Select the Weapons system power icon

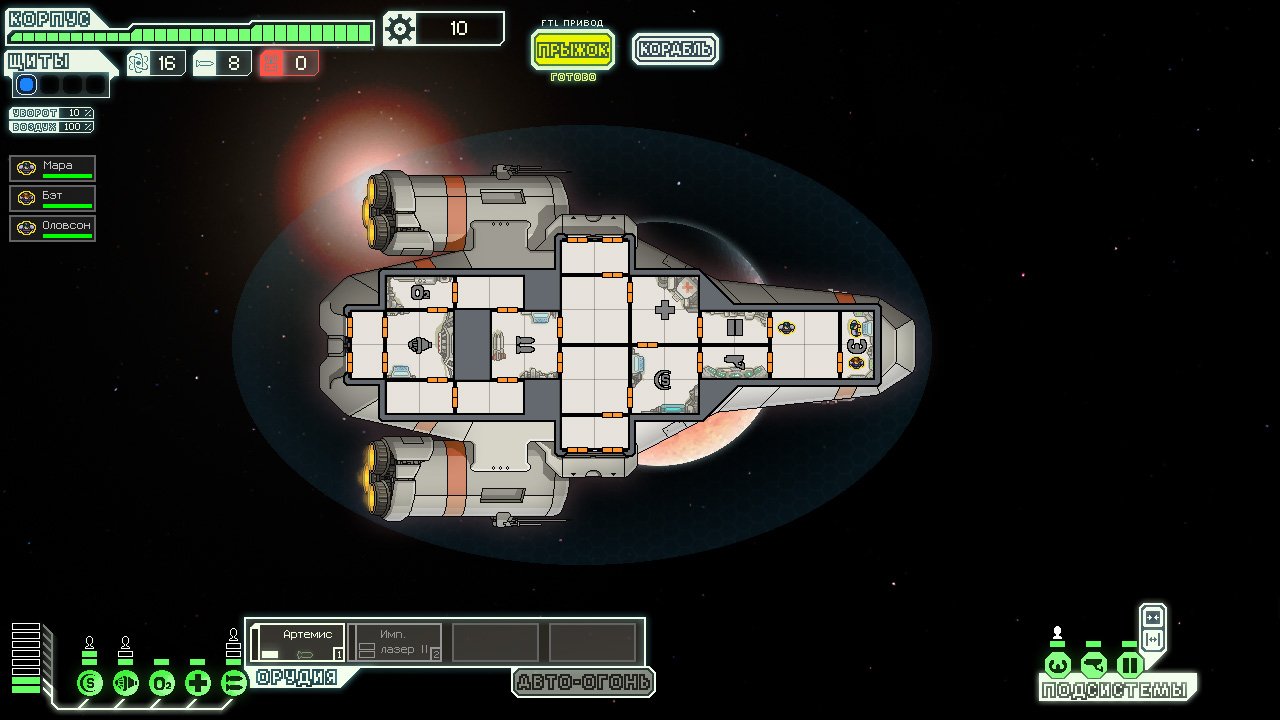234,682
